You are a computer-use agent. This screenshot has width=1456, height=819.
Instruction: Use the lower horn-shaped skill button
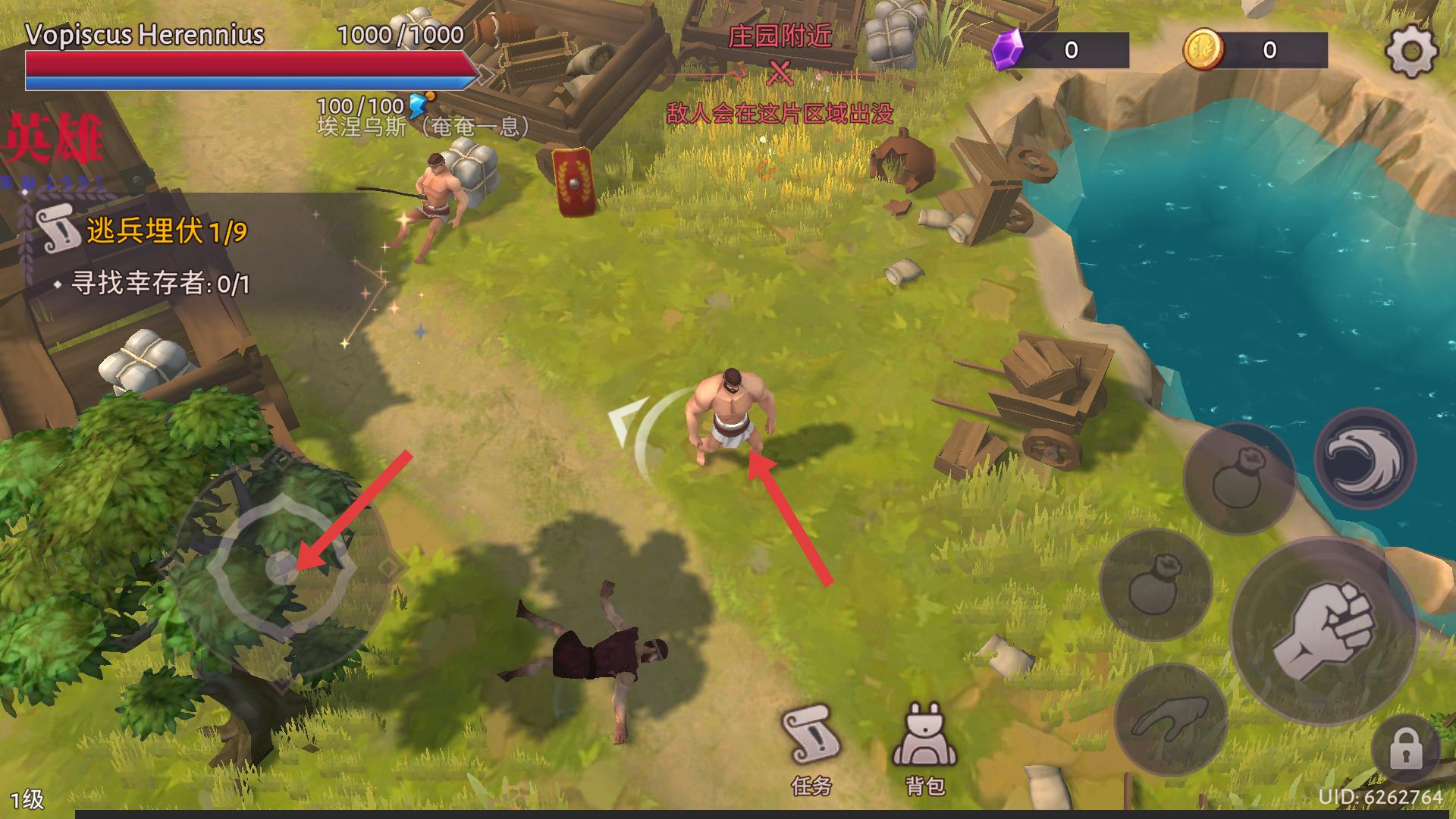click(x=1170, y=720)
